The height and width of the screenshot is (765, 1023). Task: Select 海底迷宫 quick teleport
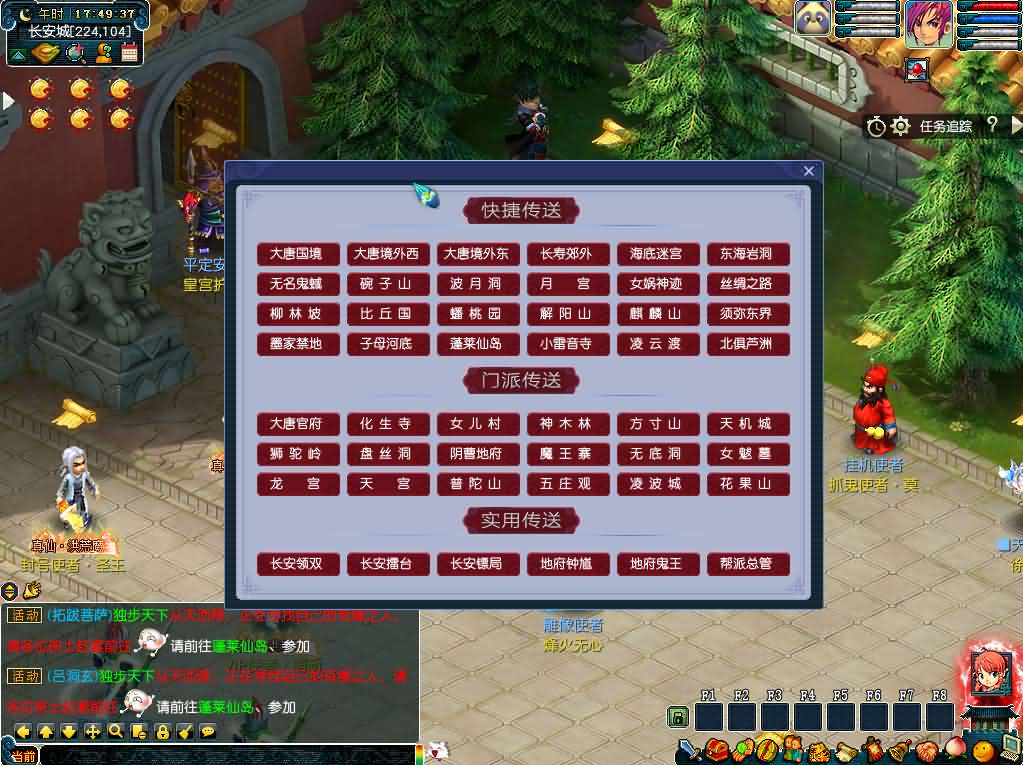click(657, 254)
